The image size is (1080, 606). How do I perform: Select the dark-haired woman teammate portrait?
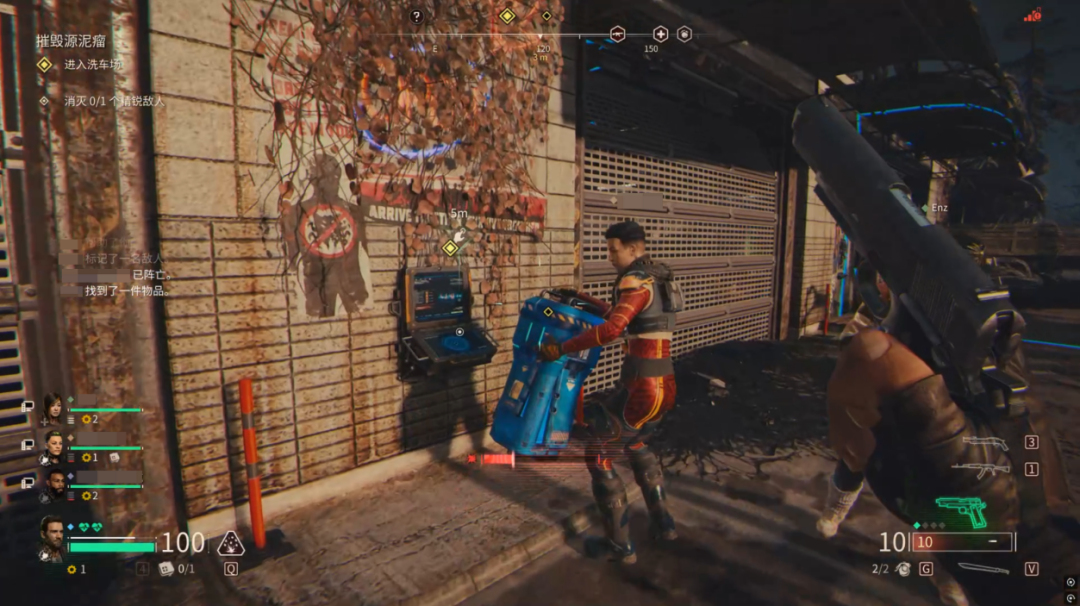(52, 408)
